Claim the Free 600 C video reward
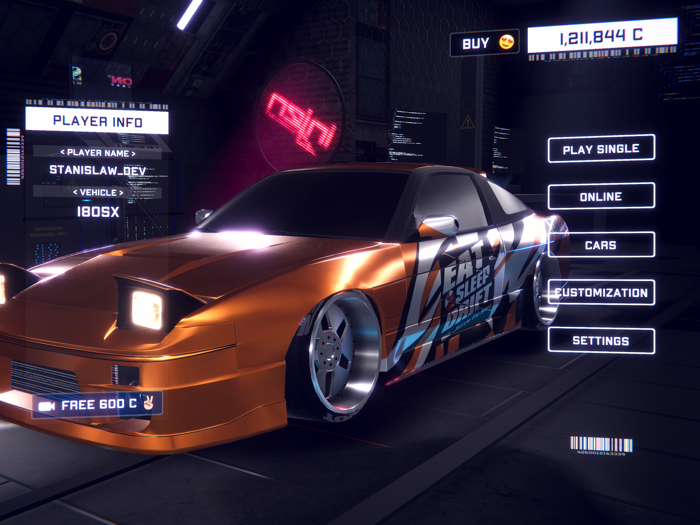This screenshot has width=700, height=525. point(97,405)
